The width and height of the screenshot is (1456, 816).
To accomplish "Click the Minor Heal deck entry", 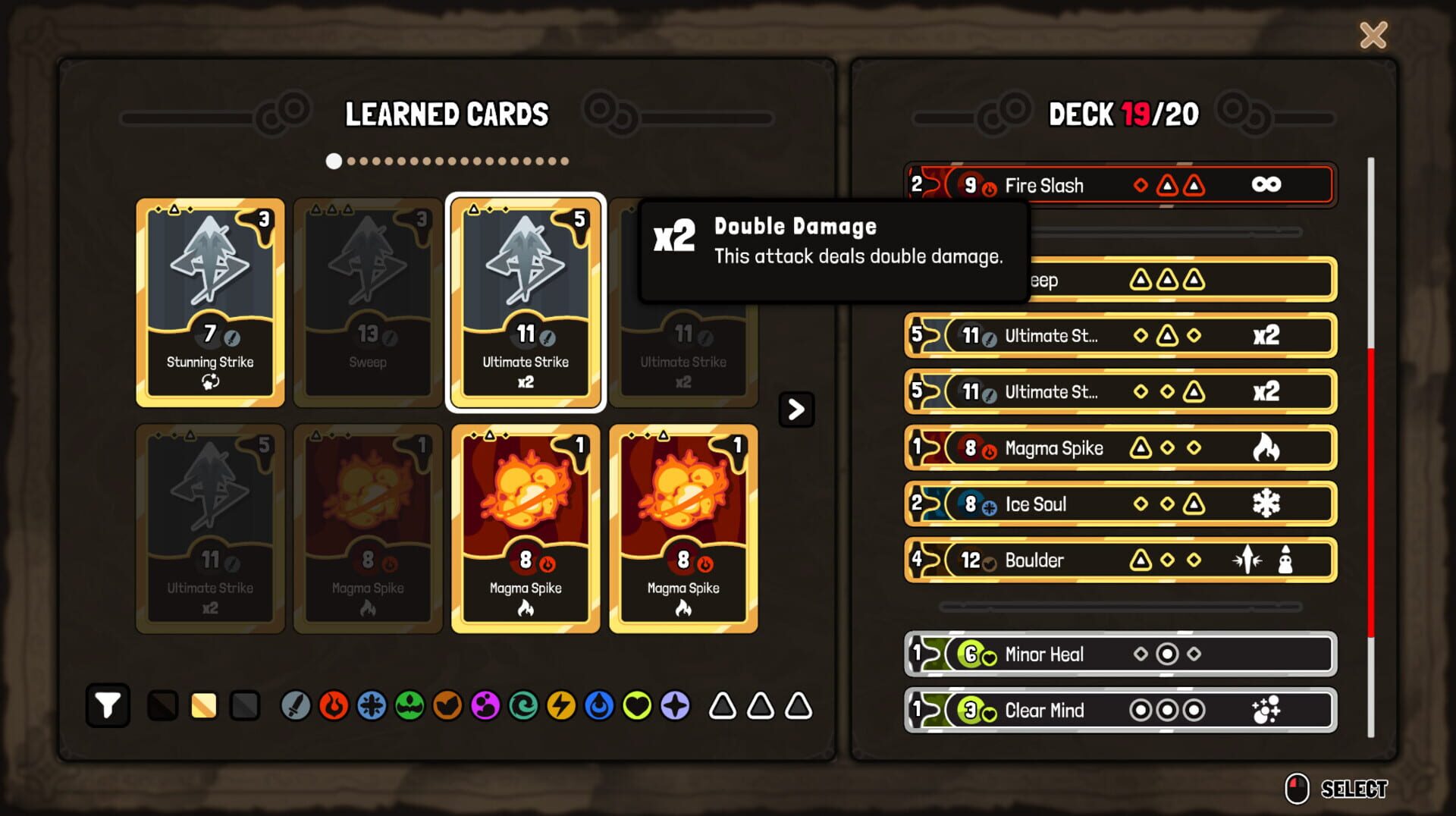I will point(1119,654).
